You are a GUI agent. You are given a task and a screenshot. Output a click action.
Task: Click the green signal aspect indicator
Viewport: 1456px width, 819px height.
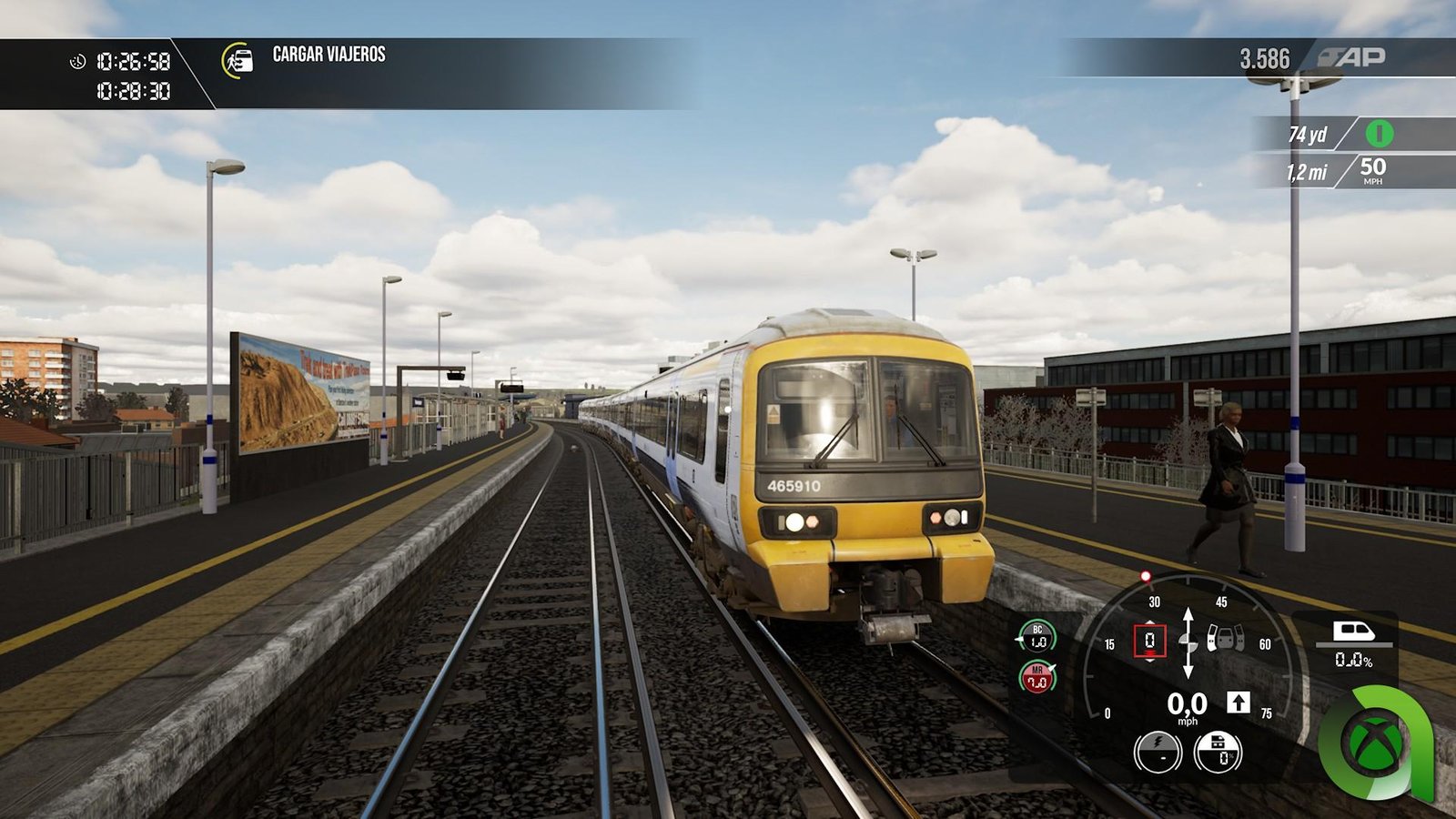[x=1379, y=134]
